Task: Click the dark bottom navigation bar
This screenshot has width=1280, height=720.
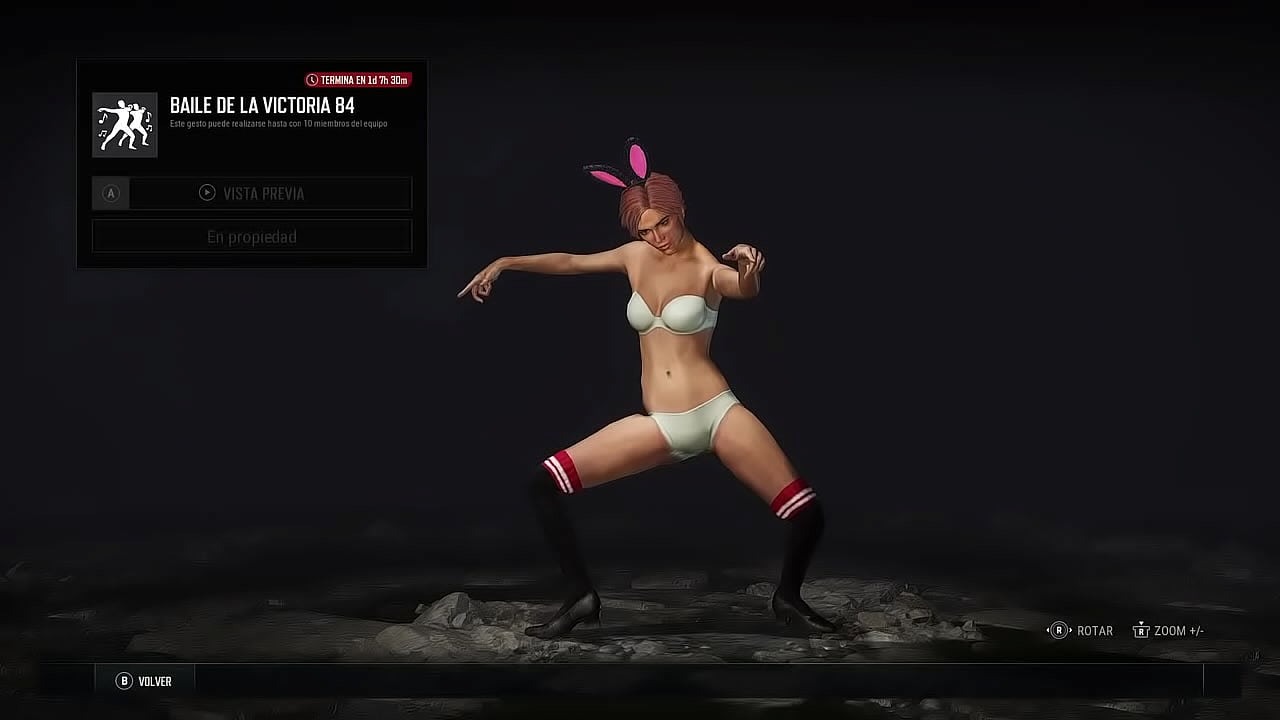Action: [640, 680]
